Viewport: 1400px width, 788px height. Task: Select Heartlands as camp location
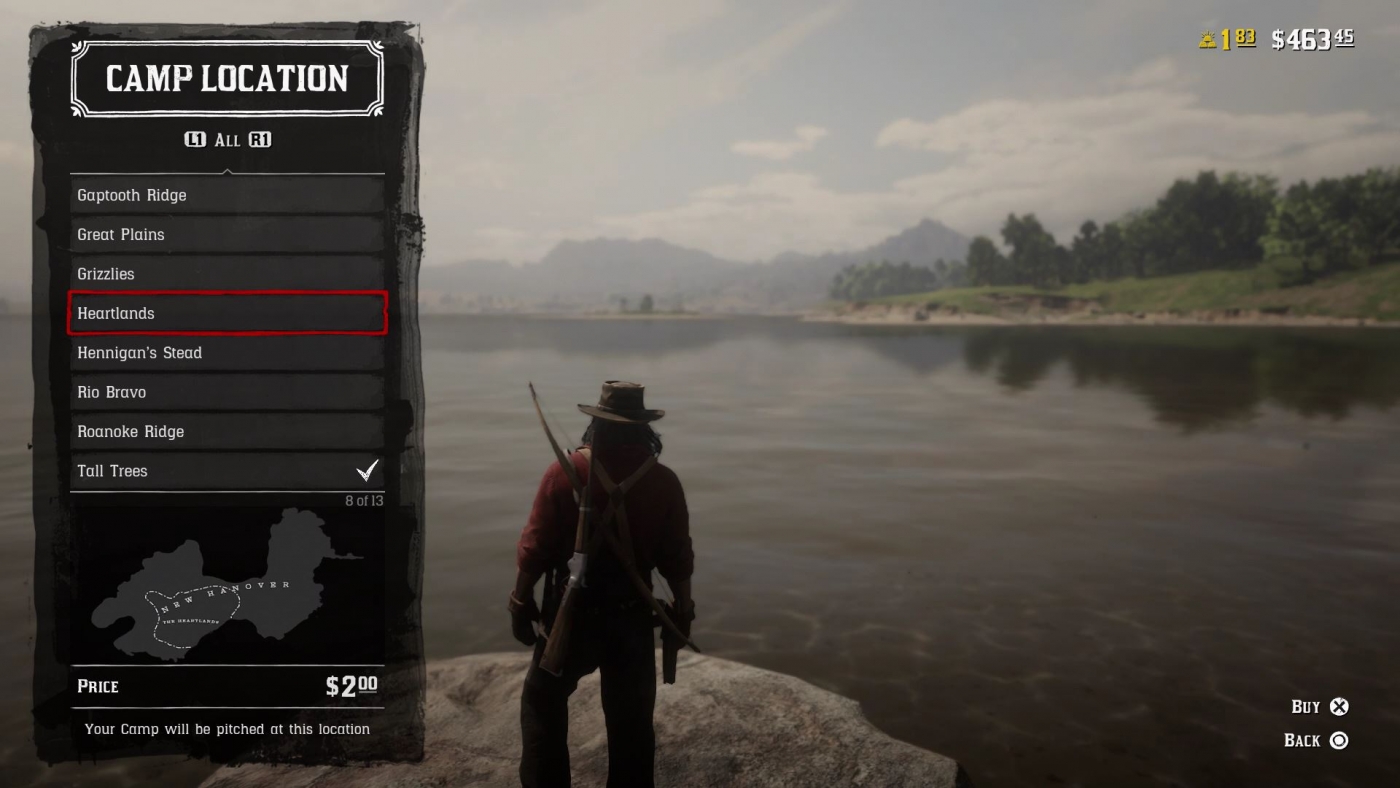pos(227,313)
